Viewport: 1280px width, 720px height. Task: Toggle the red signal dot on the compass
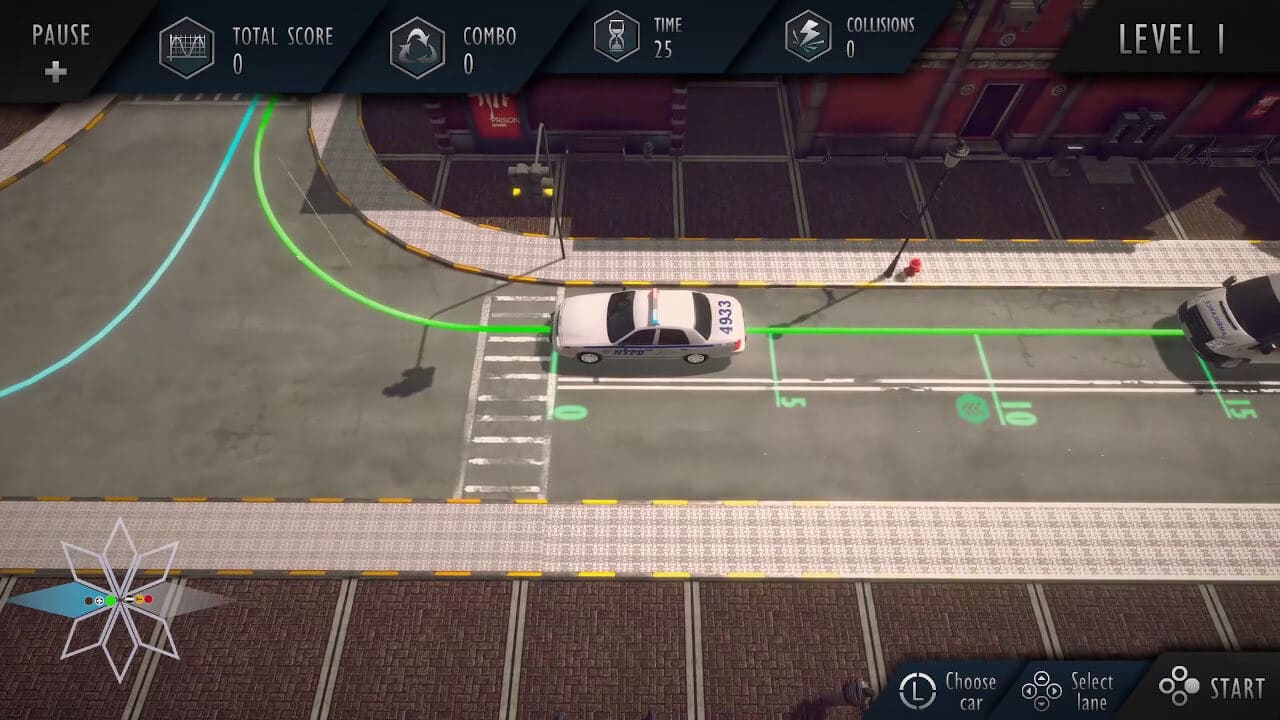[148, 598]
